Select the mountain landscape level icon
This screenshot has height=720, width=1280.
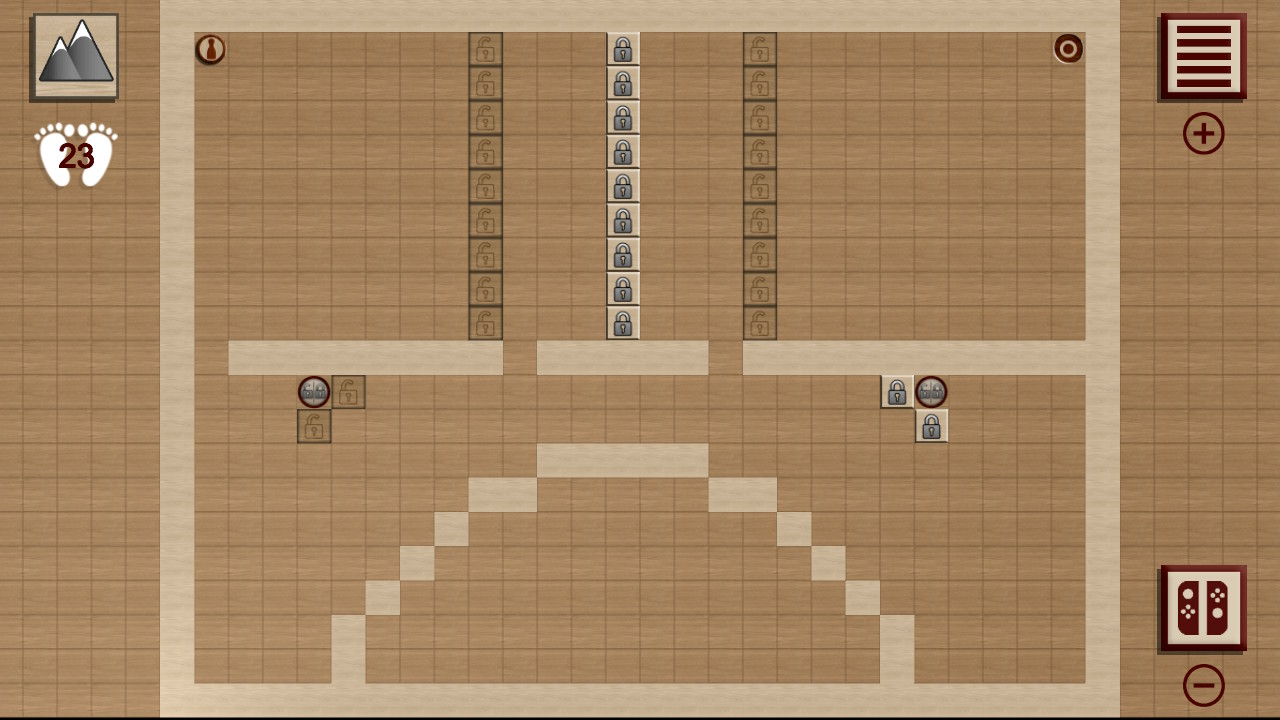click(73, 55)
